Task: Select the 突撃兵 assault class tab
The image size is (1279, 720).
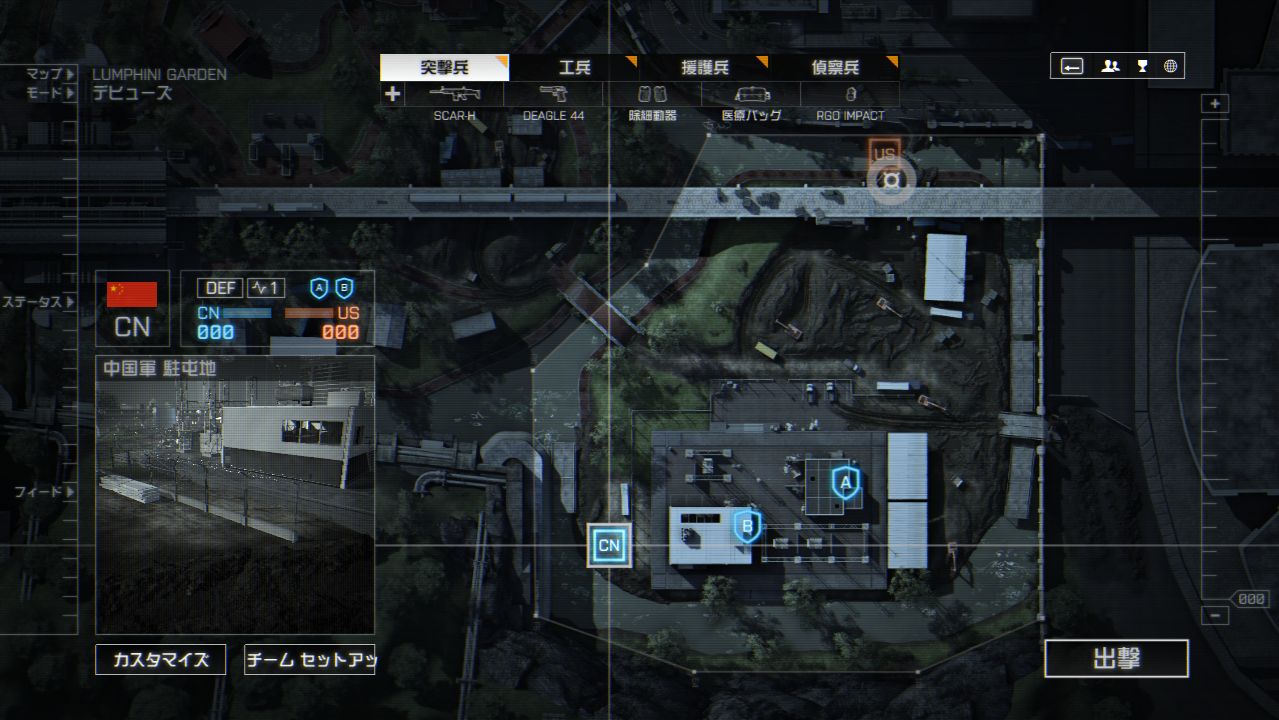Action: (x=444, y=68)
